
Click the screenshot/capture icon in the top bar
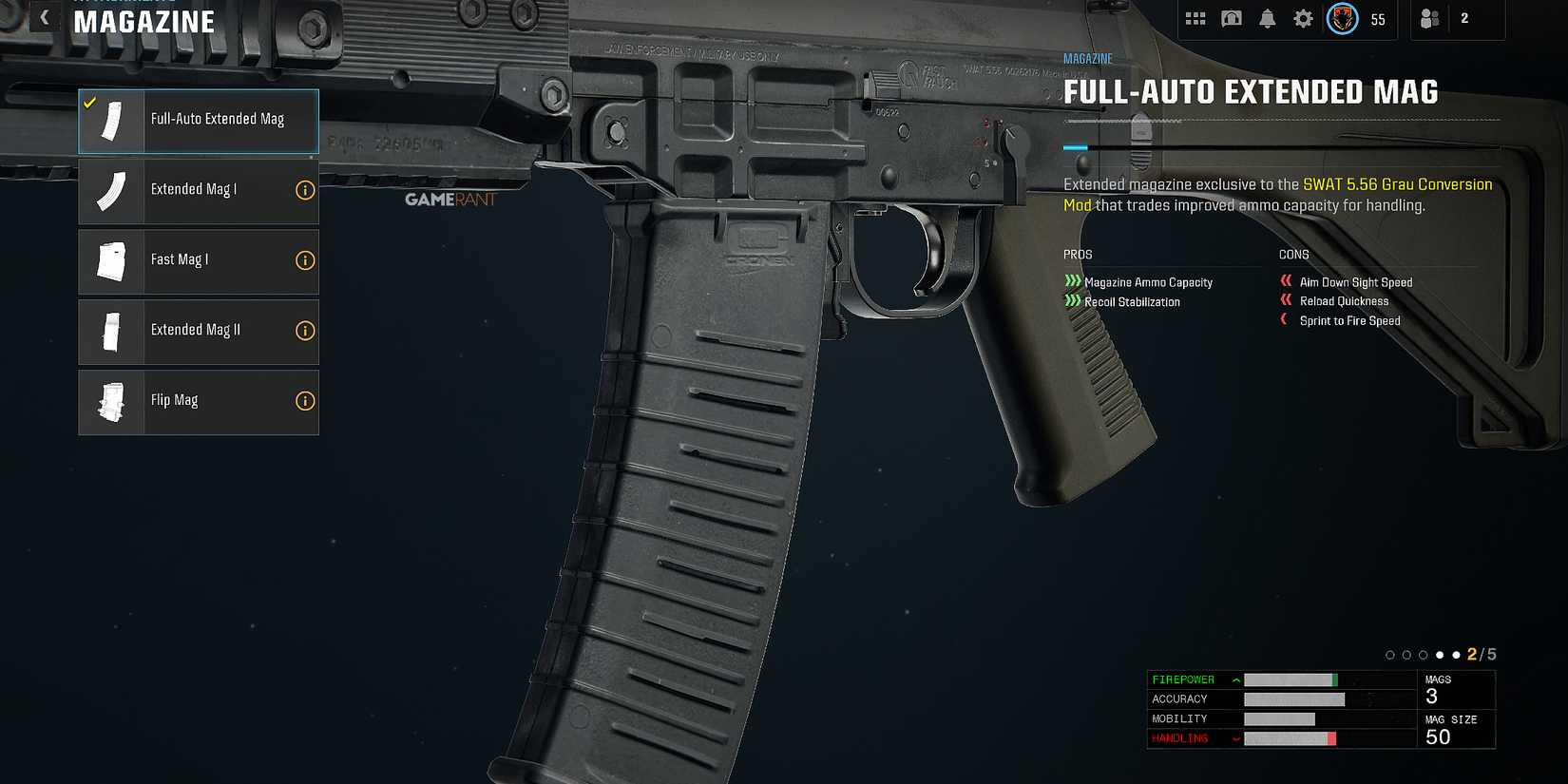click(x=1231, y=18)
